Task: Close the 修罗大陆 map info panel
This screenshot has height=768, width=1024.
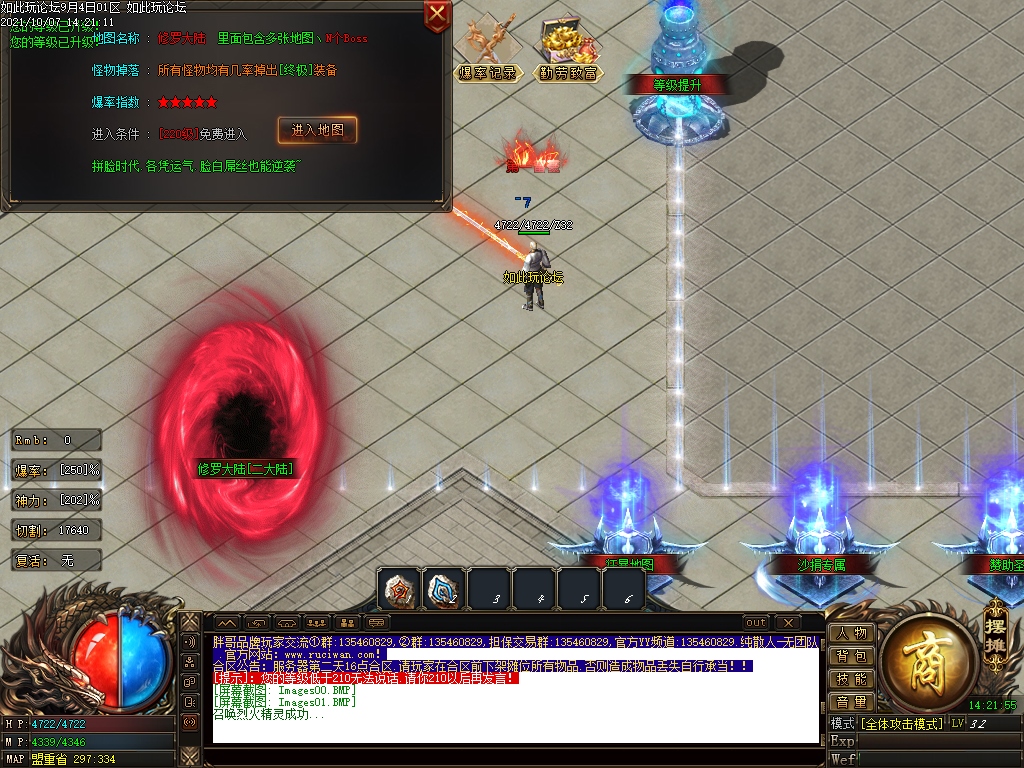Action: pyautogui.click(x=437, y=14)
